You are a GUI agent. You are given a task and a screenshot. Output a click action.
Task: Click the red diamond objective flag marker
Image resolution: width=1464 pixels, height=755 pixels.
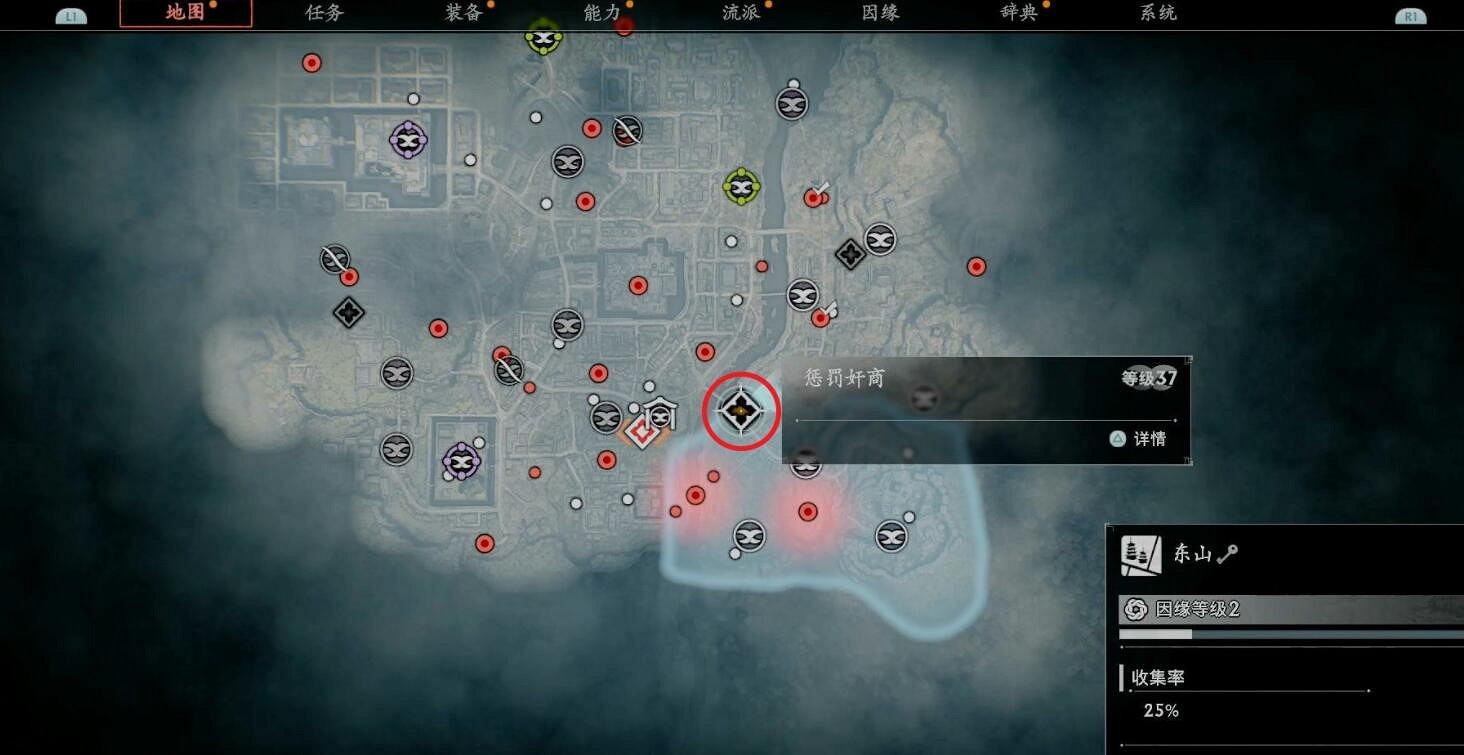[x=644, y=433]
